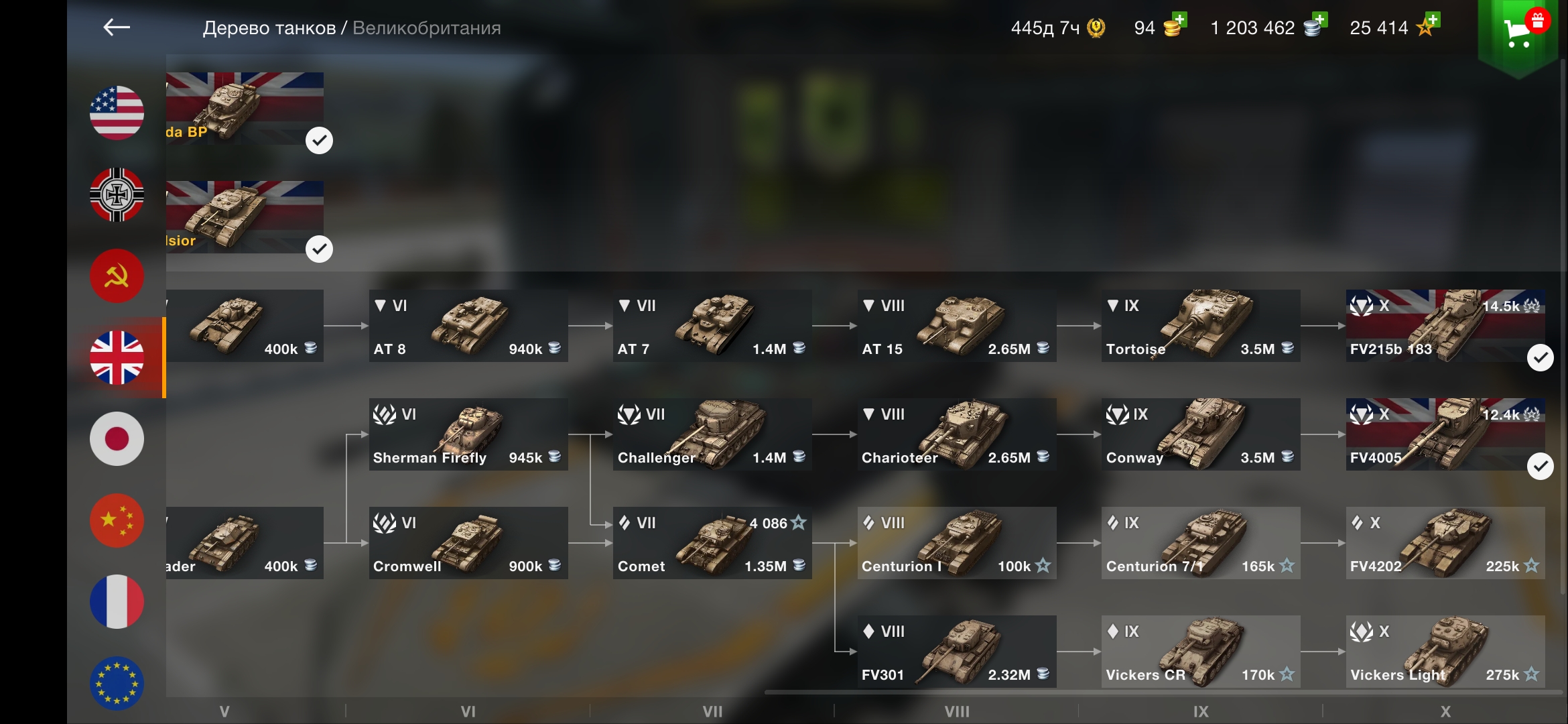
Task: Switch to the Germany tank tree
Action: [x=117, y=194]
